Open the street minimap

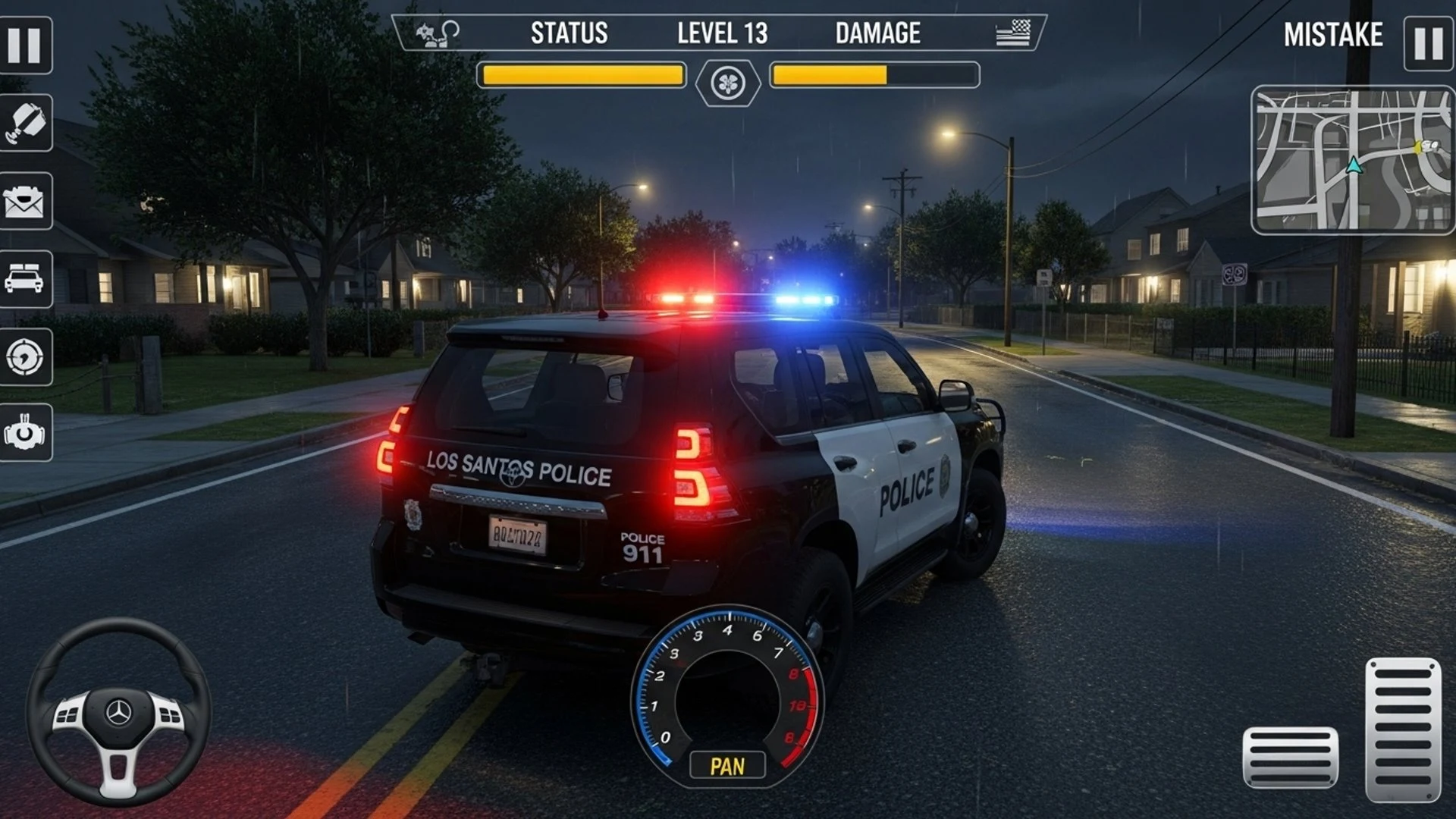click(1352, 159)
